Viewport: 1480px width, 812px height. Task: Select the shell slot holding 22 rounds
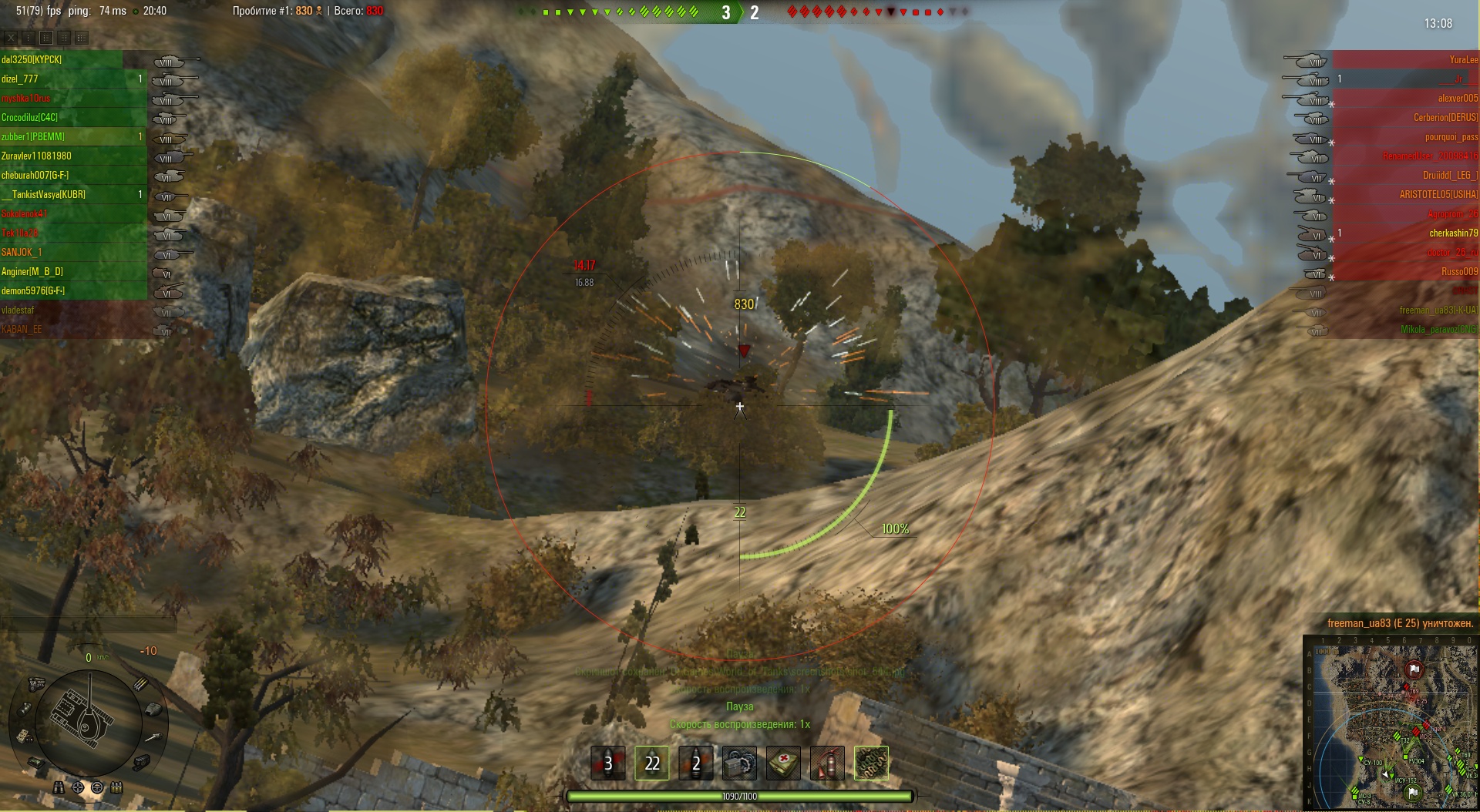651,763
